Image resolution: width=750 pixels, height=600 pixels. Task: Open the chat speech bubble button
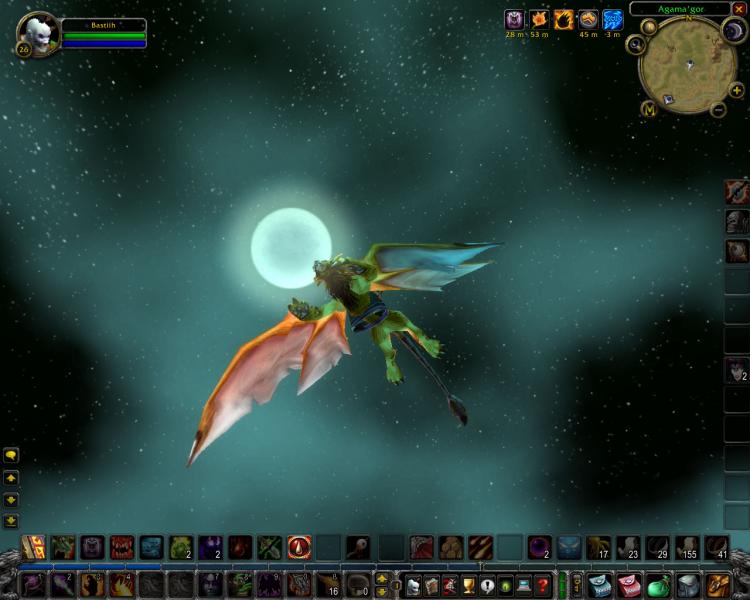(x=11, y=455)
